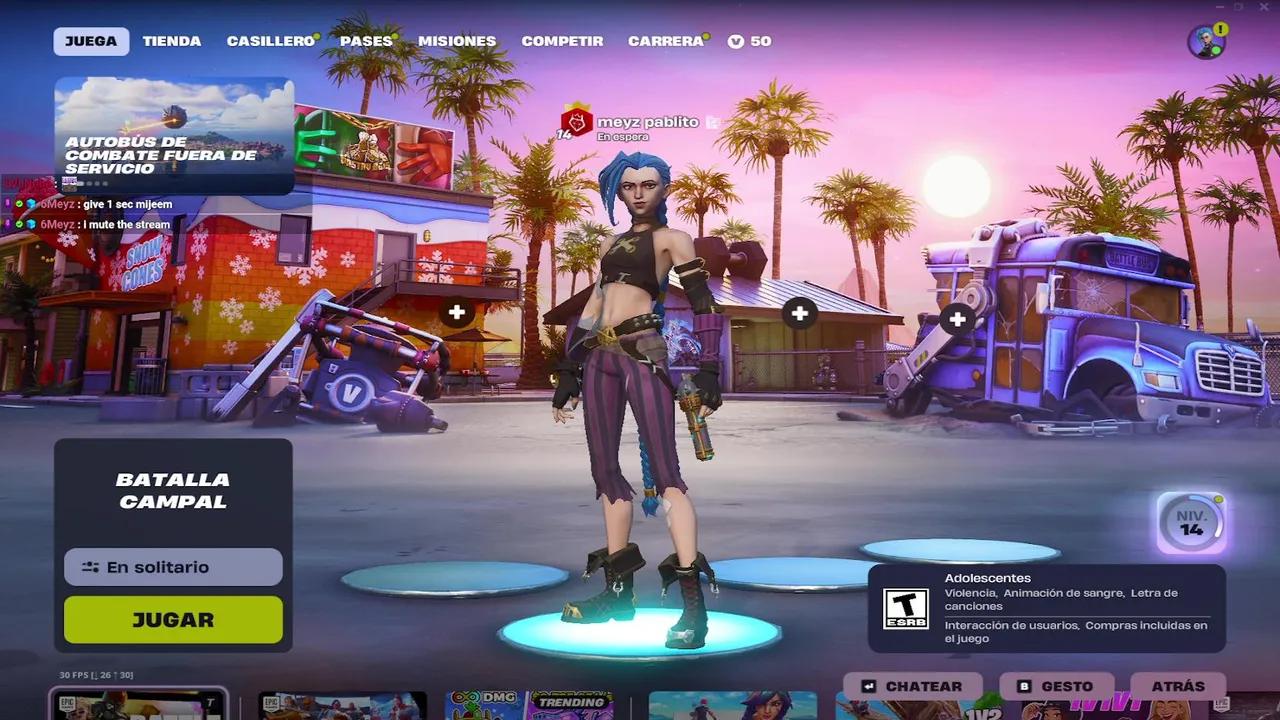Open the PASES tab
Screen dimensions: 1280x720
pos(366,41)
